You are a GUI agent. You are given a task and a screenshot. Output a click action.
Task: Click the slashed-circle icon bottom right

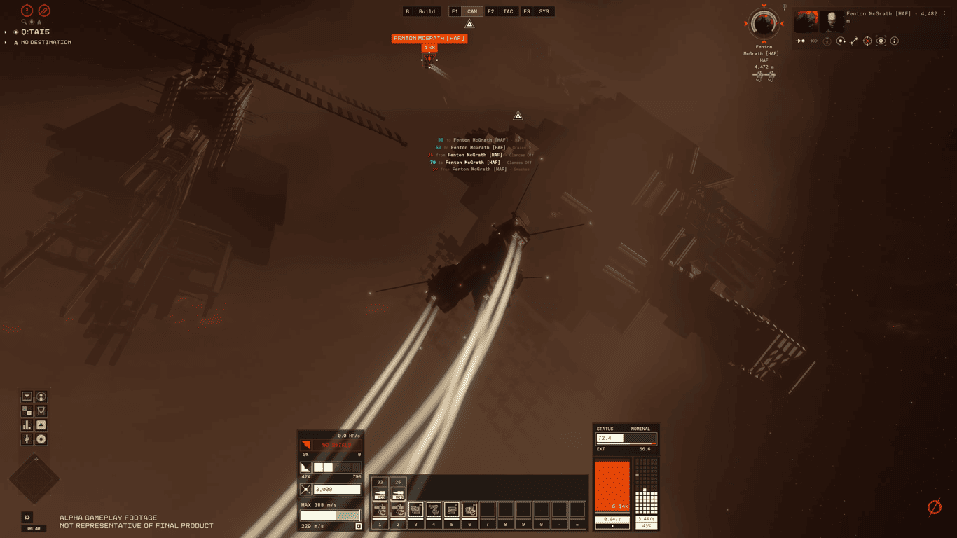coord(934,507)
